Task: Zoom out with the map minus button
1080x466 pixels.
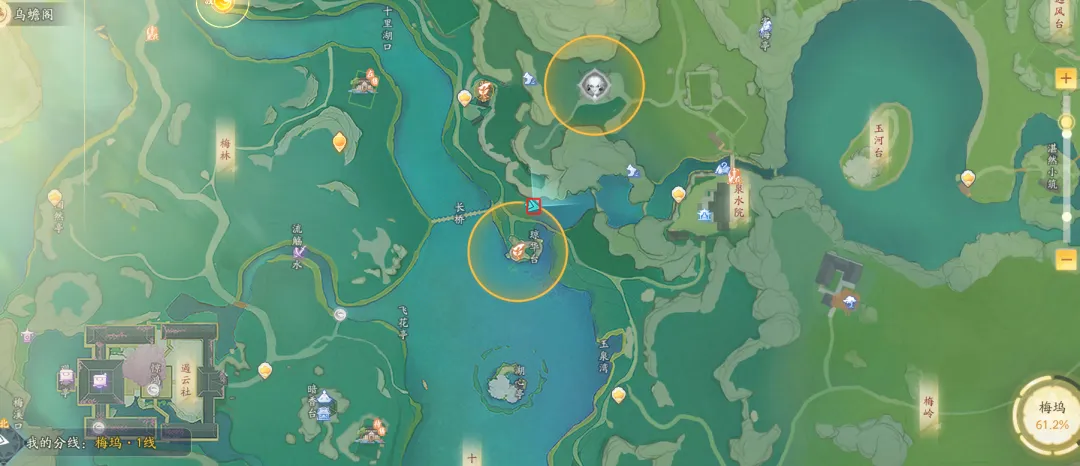Action: [x=1066, y=258]
